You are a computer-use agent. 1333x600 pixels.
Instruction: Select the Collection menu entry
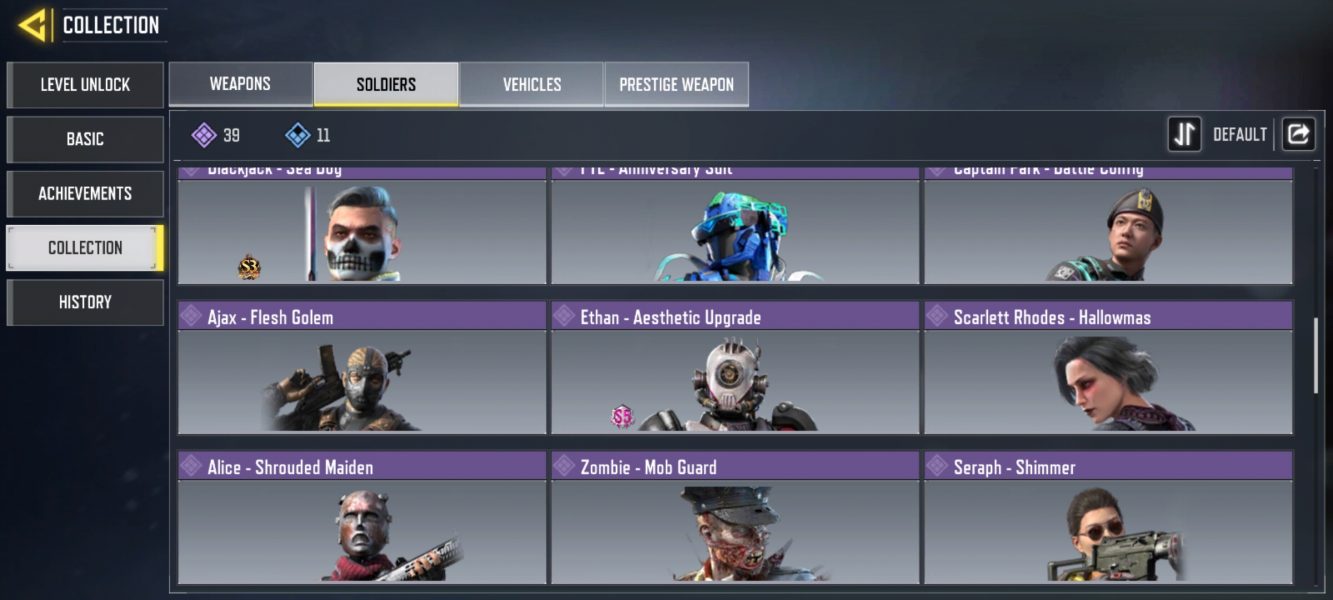85,247
